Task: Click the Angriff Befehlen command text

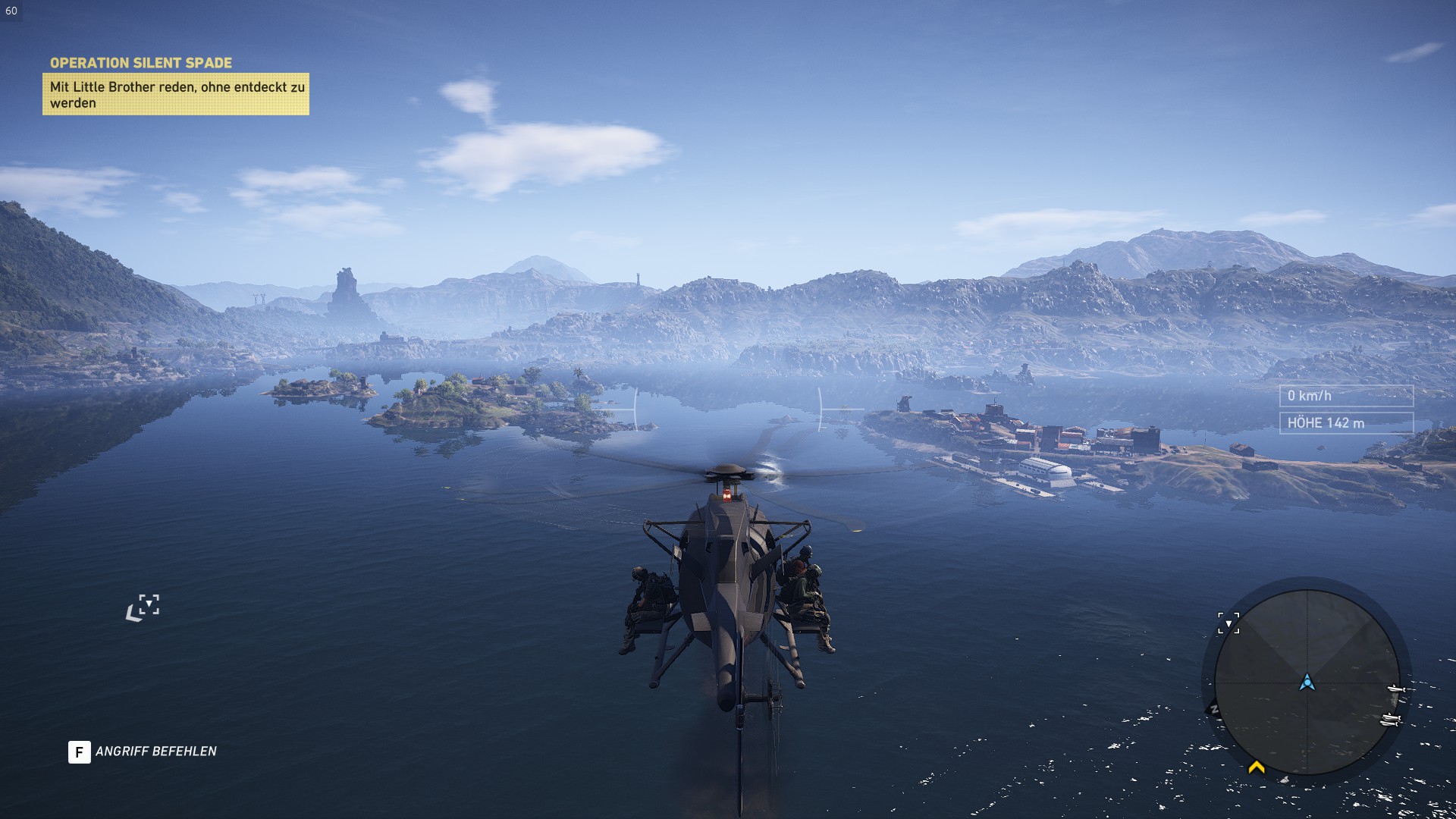Action: click(x=155, y=752)
